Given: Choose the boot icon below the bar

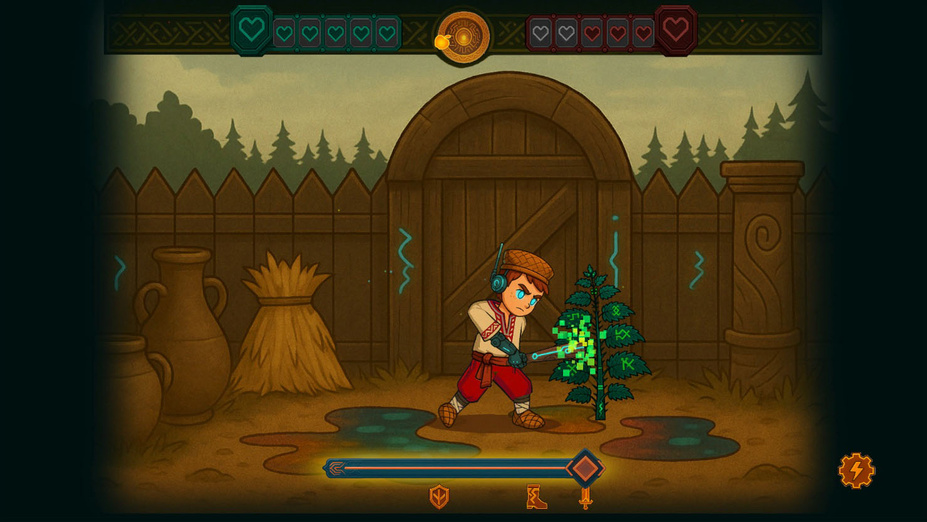Looking at the screenshot, I should point(536,496).
